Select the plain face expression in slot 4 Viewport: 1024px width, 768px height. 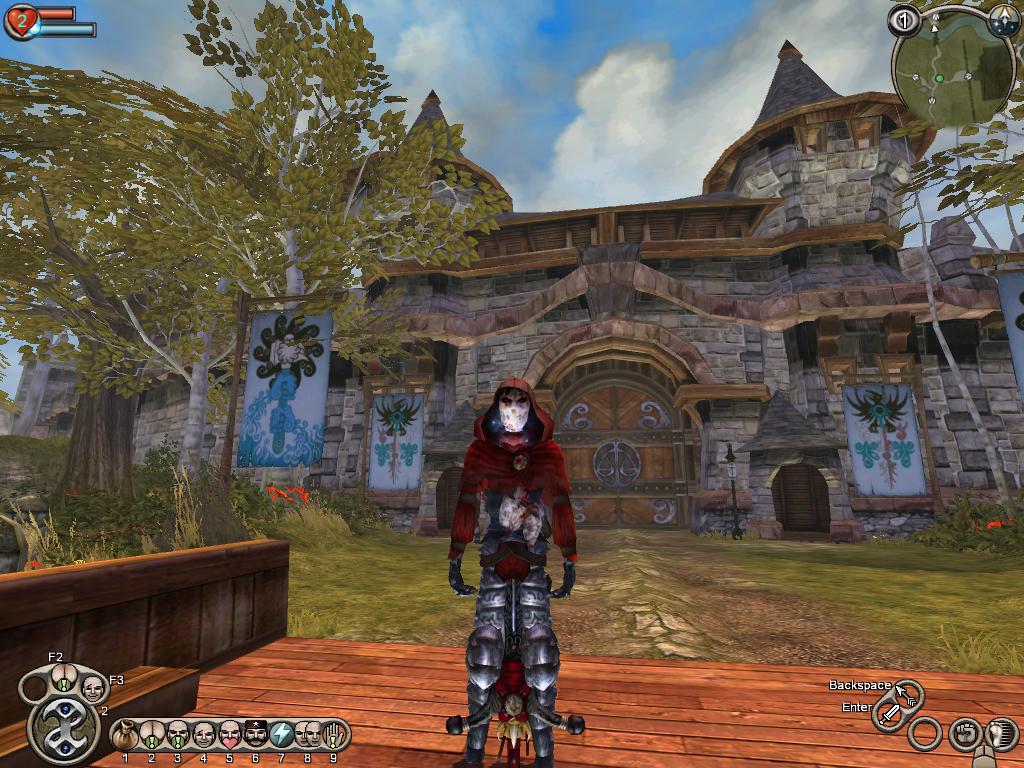point(203,735)
